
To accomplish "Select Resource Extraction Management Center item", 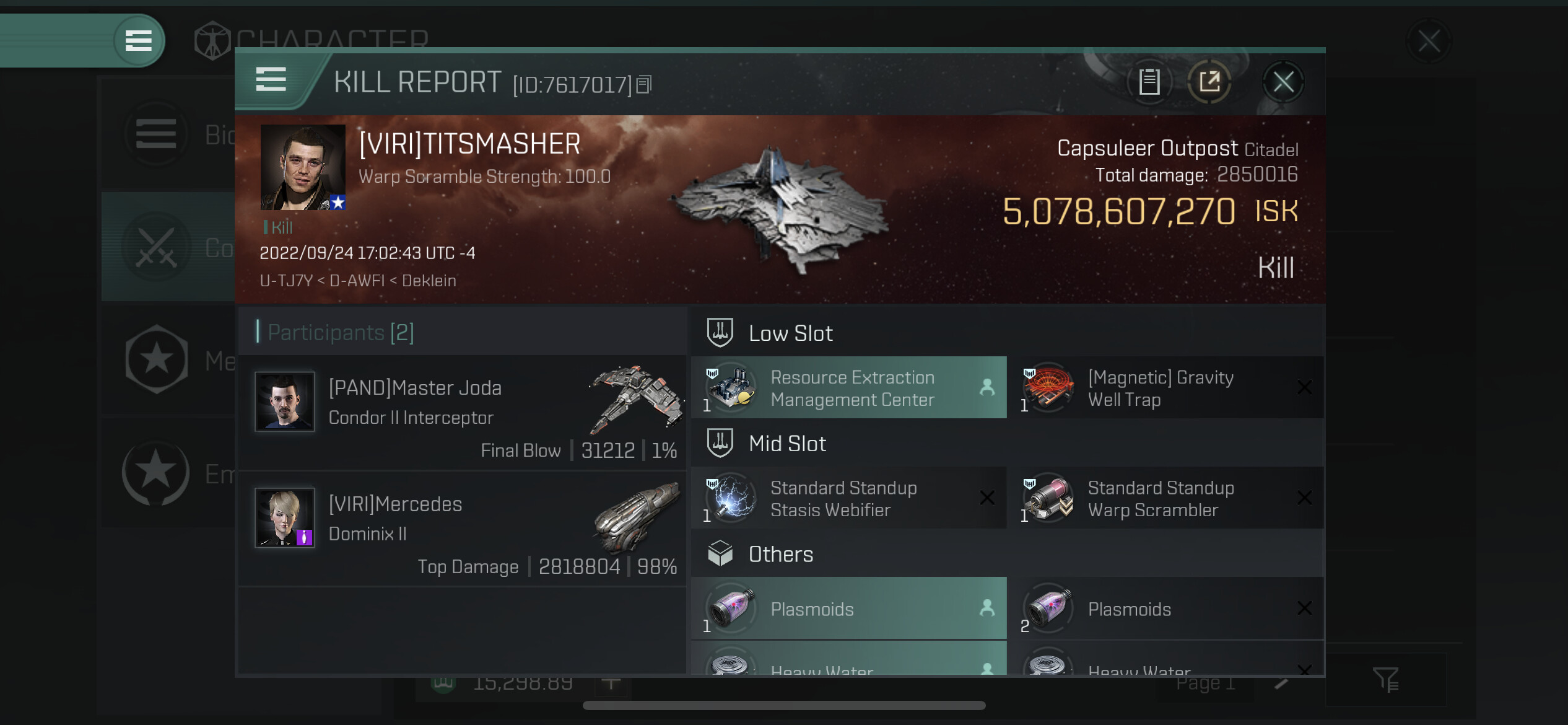I will [x=848, y=388].
